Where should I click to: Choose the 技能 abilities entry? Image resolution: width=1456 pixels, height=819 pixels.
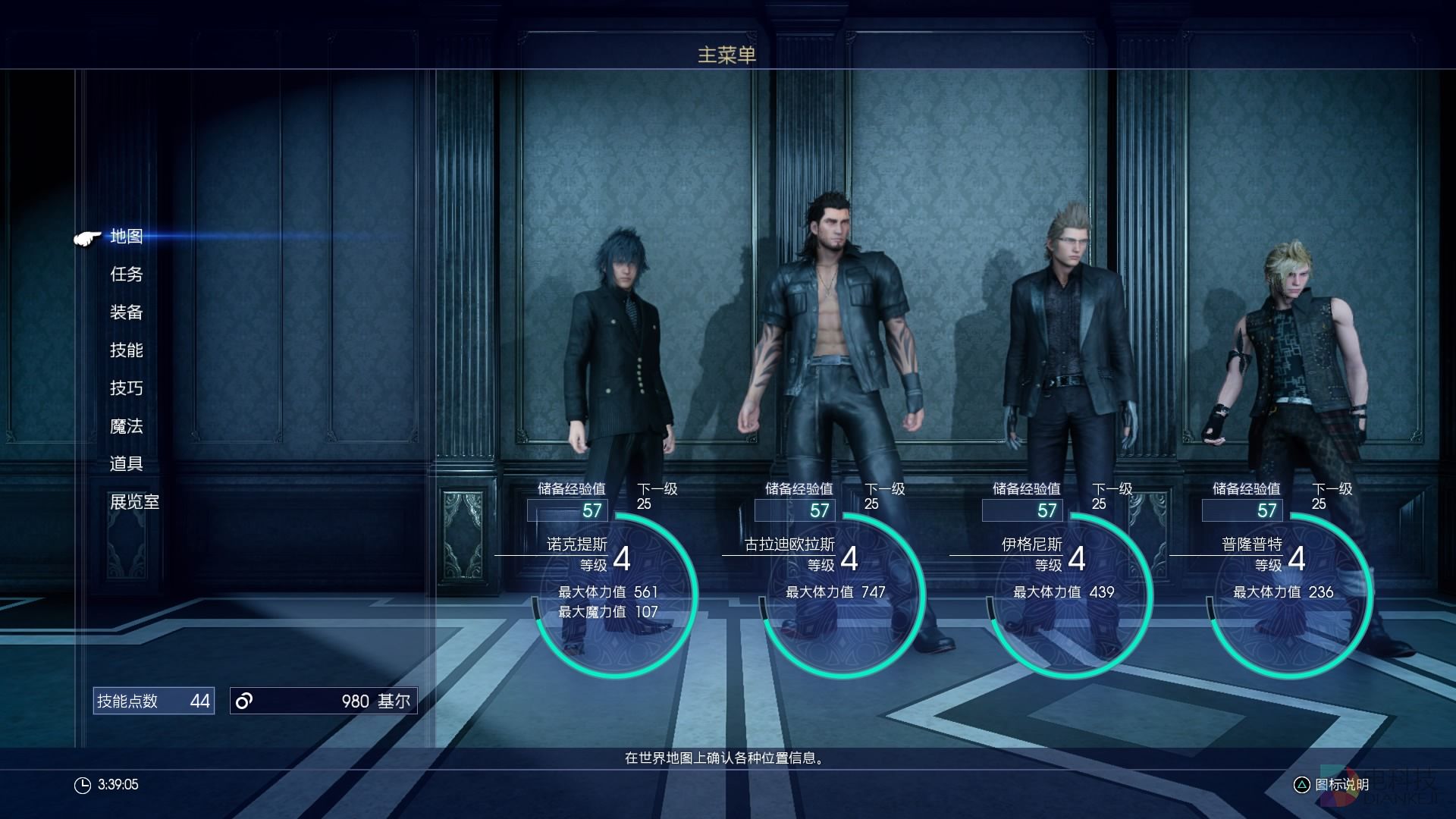point(127,350)
